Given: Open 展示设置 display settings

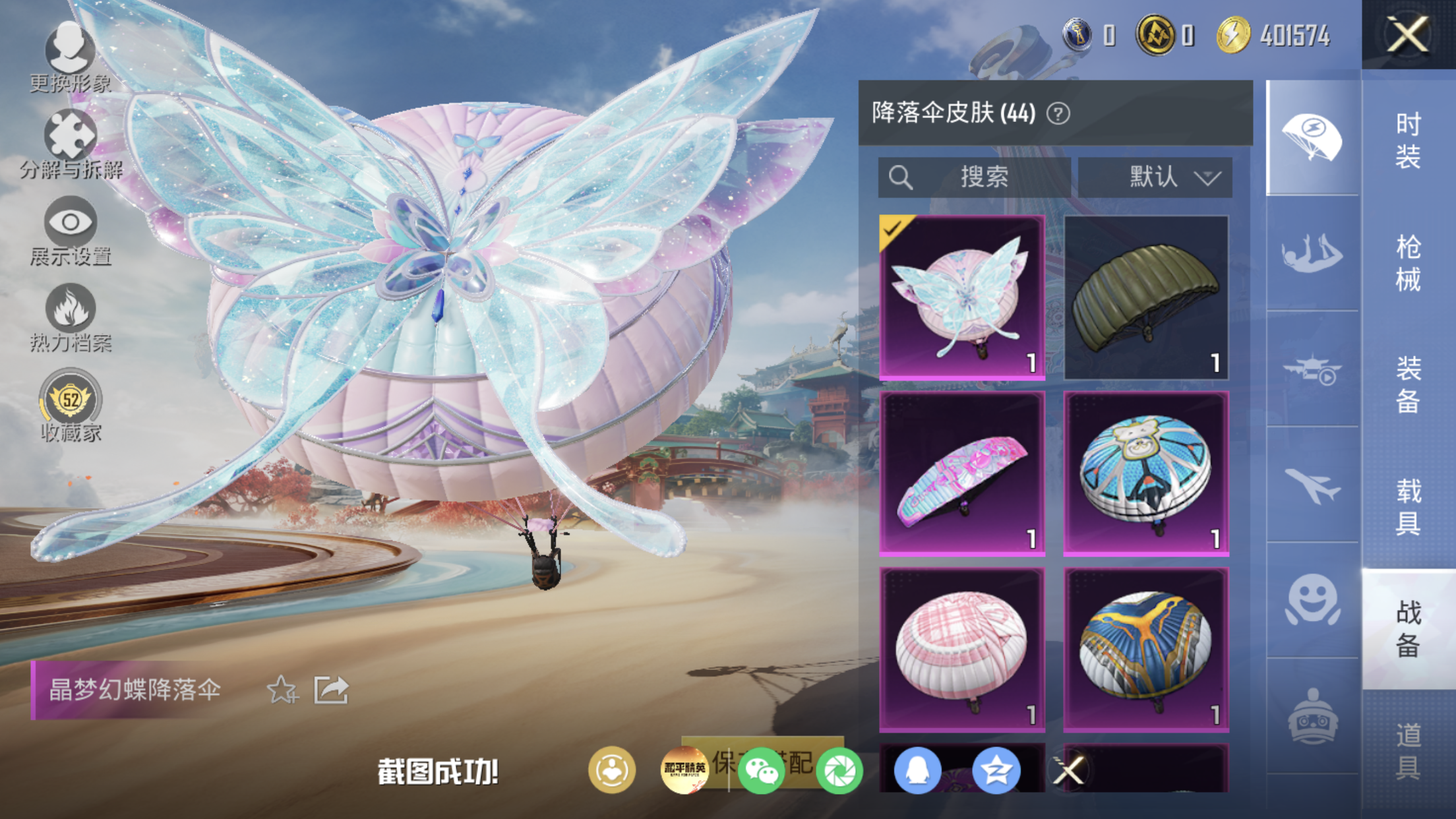Looking at the screenshot, I should (71, 231).
